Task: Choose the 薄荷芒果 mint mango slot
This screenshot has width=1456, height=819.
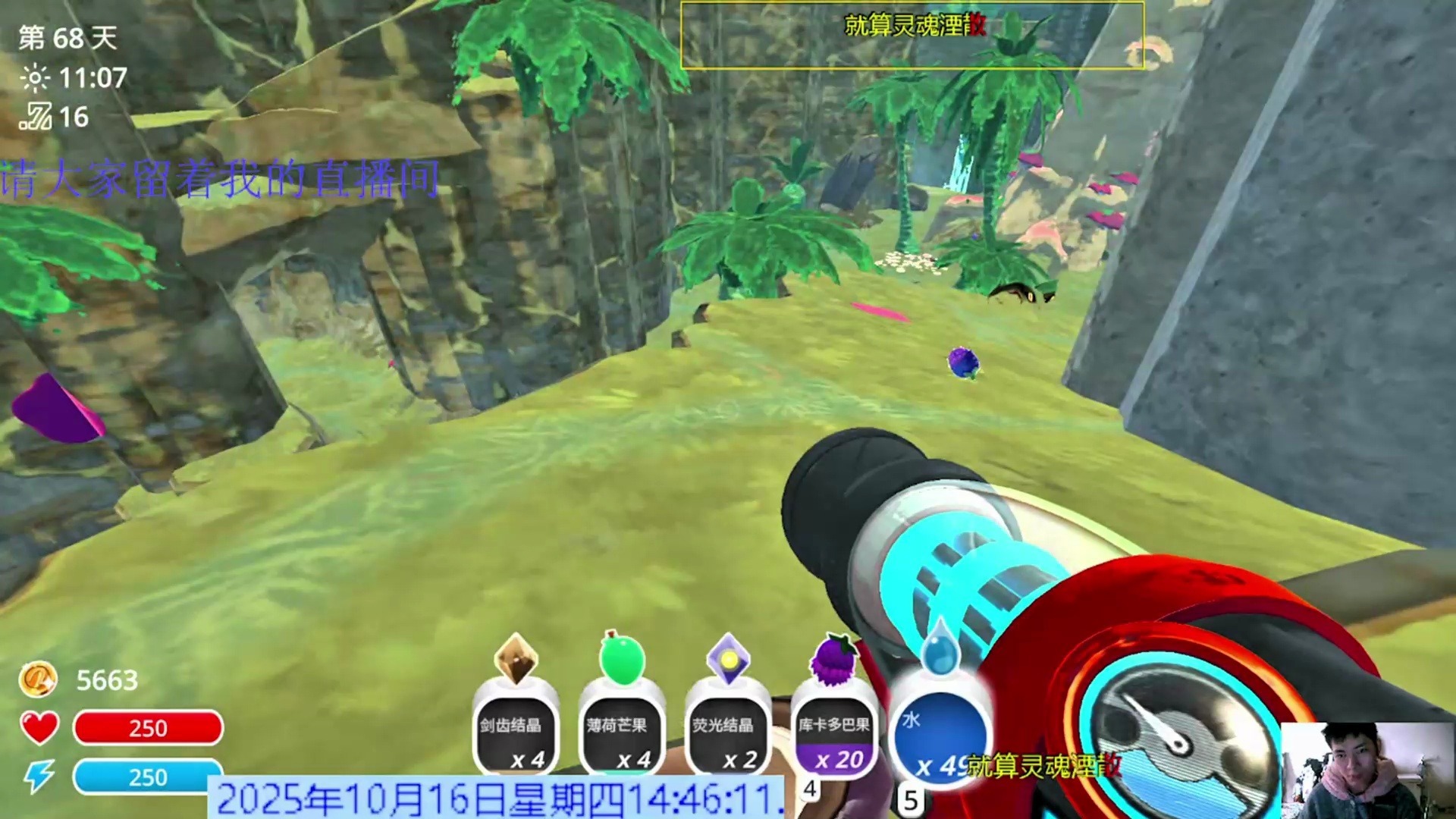Action: pyautogui.click(x=621, y=733)
